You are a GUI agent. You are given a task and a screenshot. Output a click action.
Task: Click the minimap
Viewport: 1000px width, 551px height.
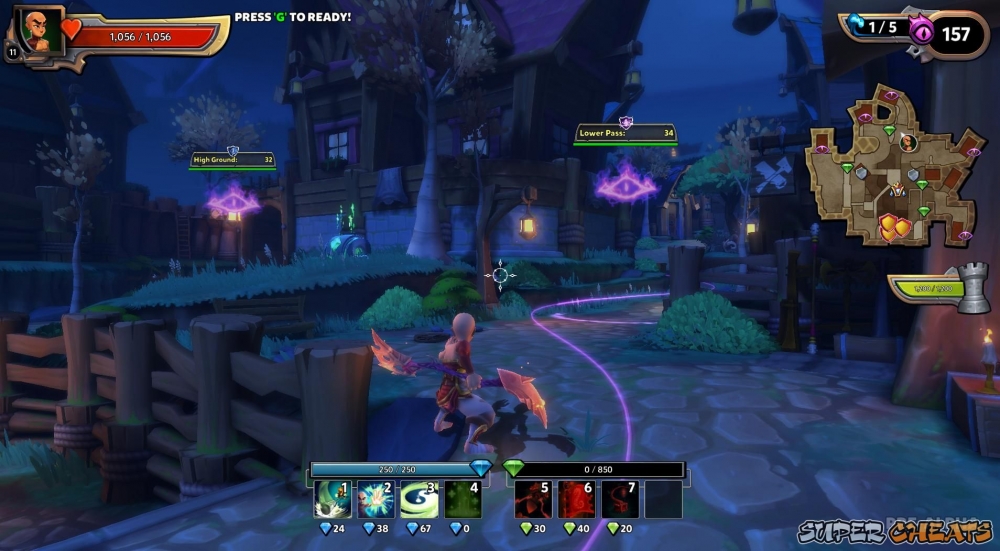tap(891, 165)
